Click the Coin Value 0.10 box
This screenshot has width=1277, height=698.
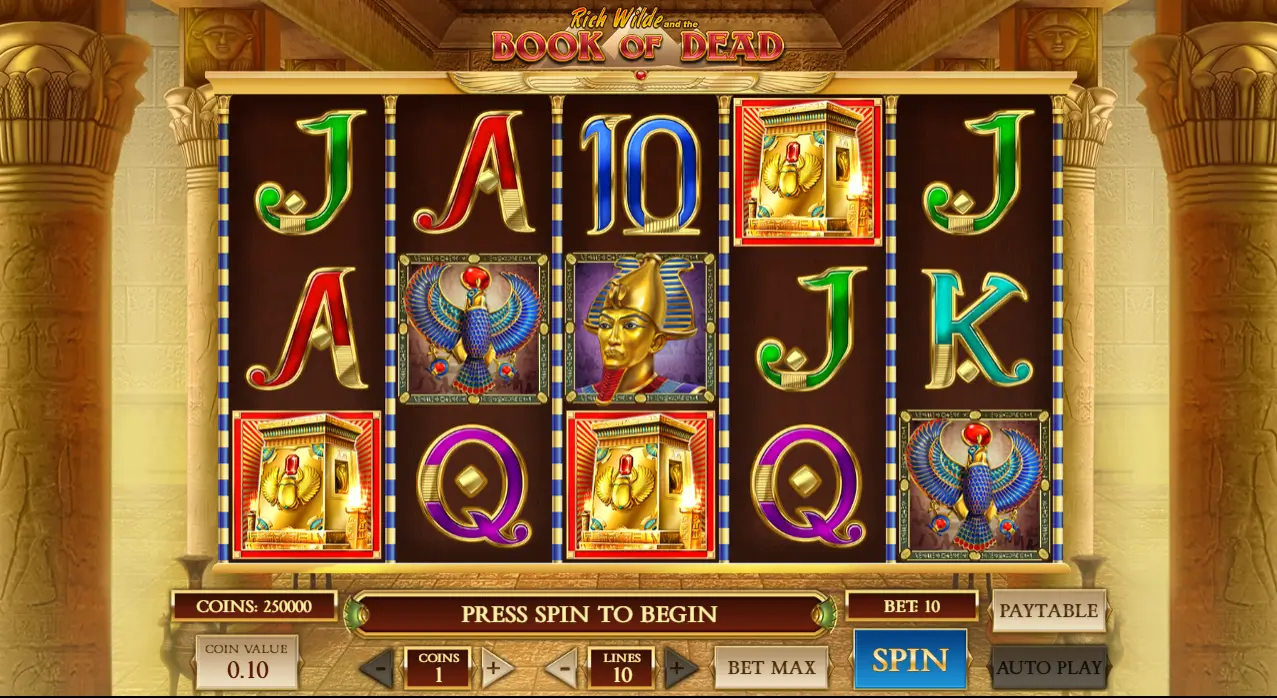[x=246, y=662]
